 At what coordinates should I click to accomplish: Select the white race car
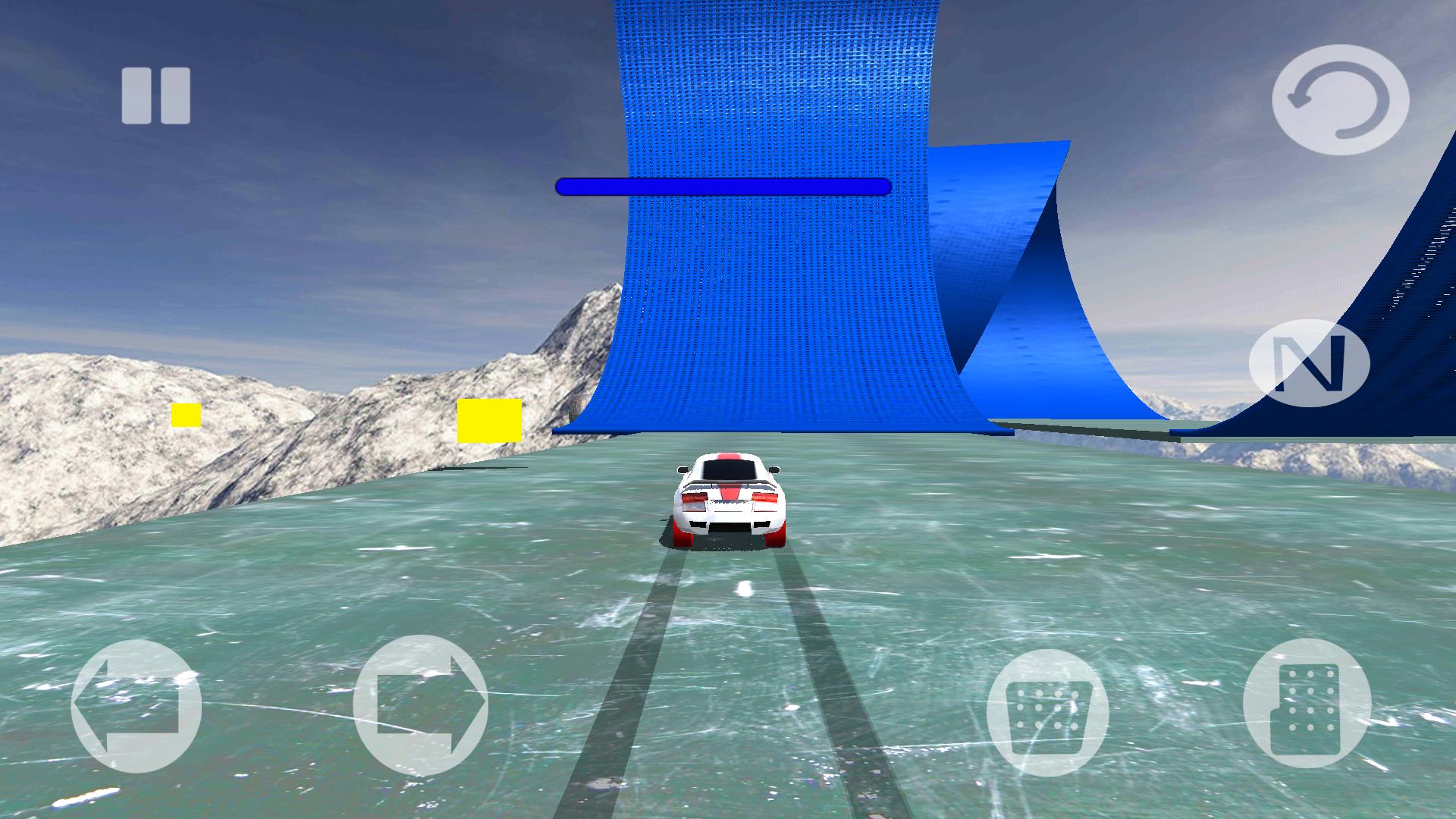[x=730, y=500]
